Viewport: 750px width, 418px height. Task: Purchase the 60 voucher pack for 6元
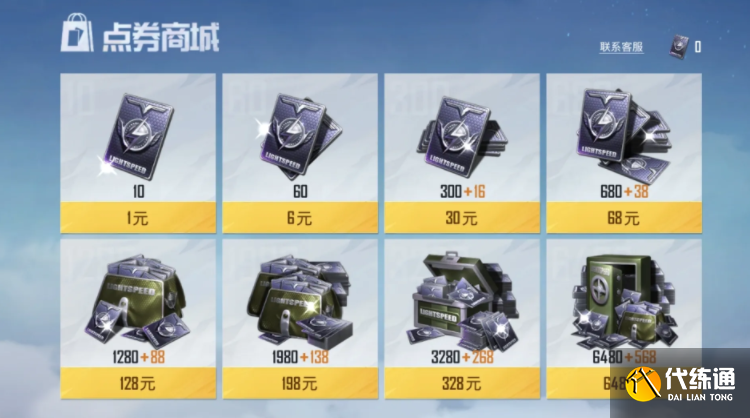point(300,215)
